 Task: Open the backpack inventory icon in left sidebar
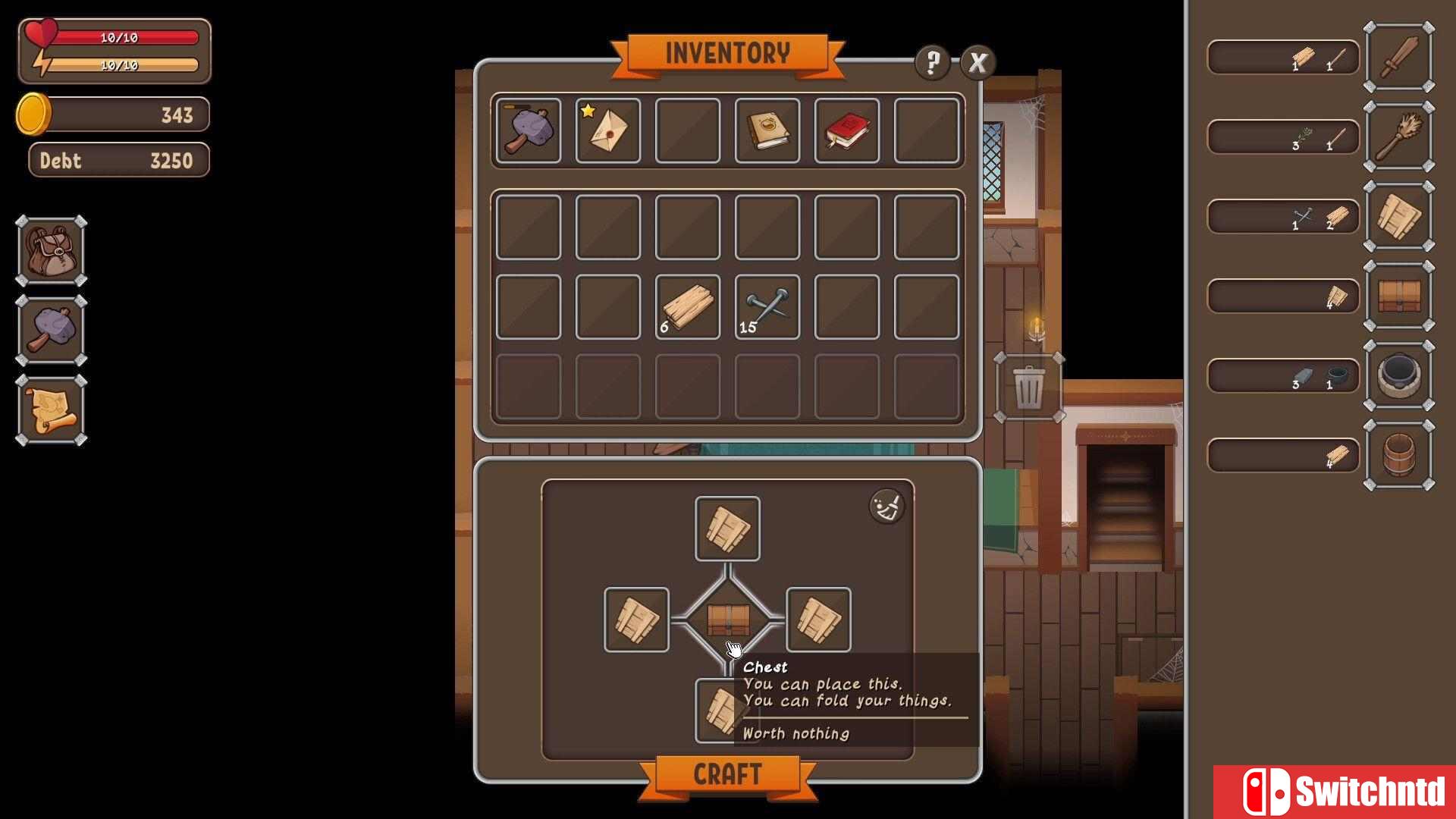(50, 250)
